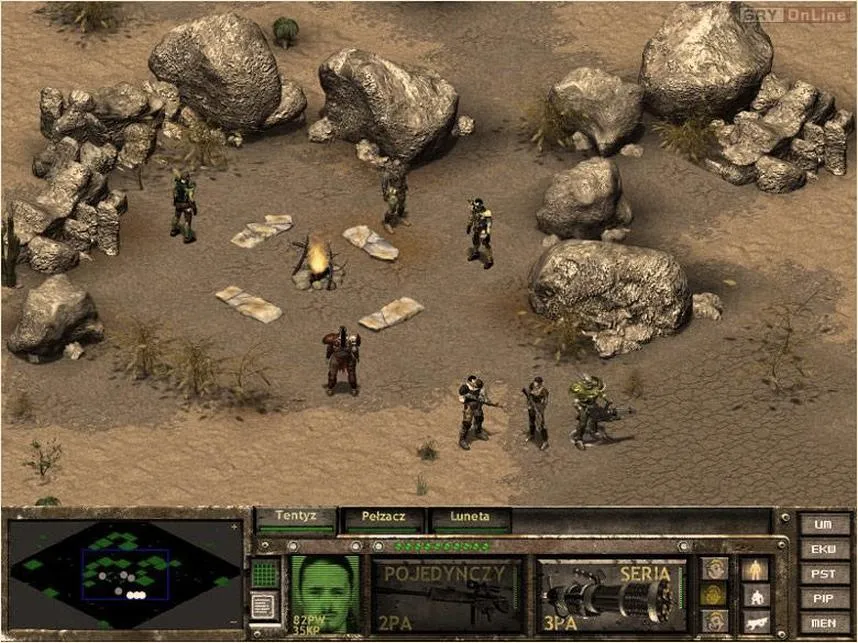The width and height of the screenshot is (858, 643).
Task: Select squad member Tentyz
Action: 296,519
